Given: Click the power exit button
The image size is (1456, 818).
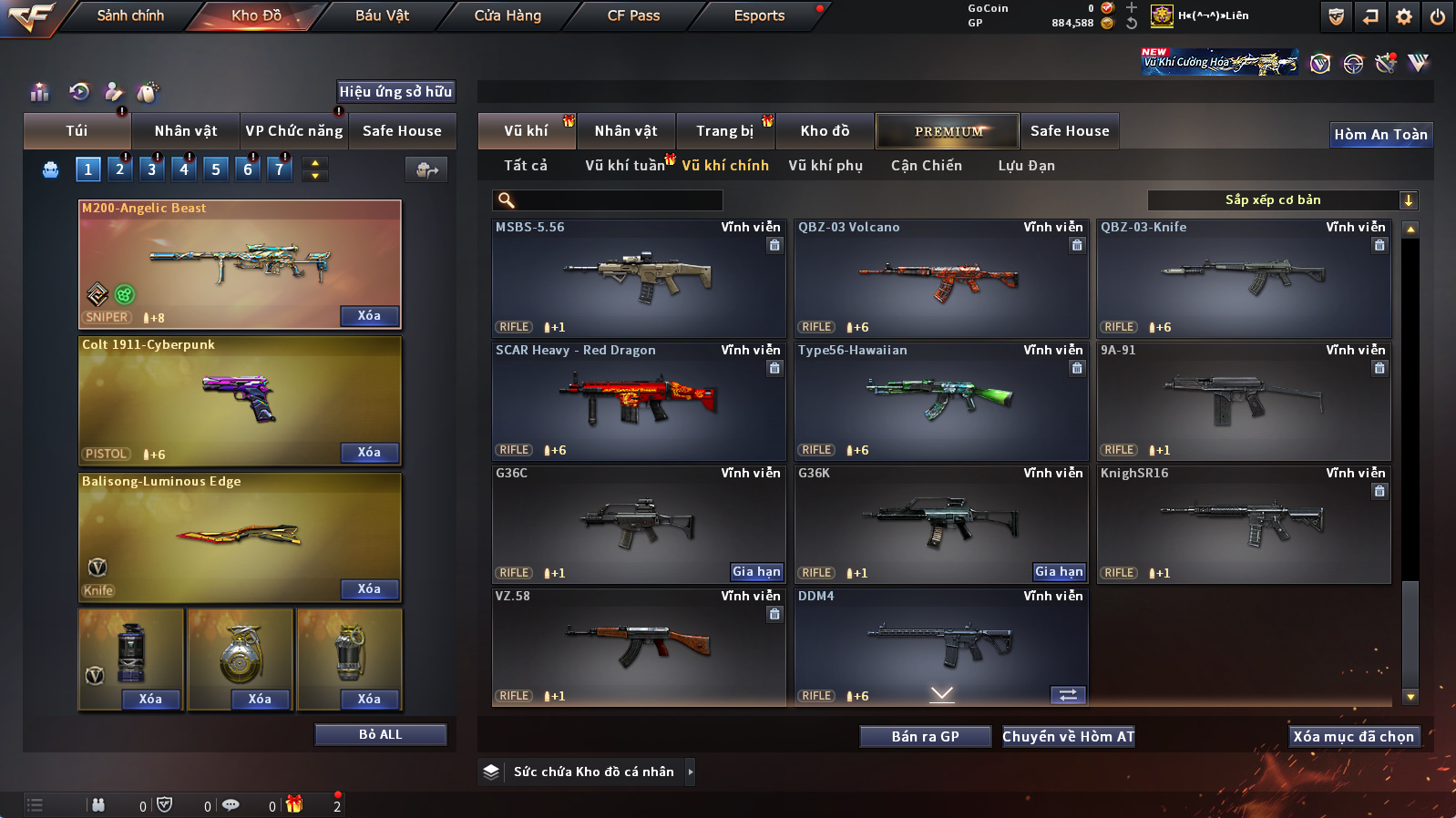Looking at the screenshot, I should pos(1437,16).
